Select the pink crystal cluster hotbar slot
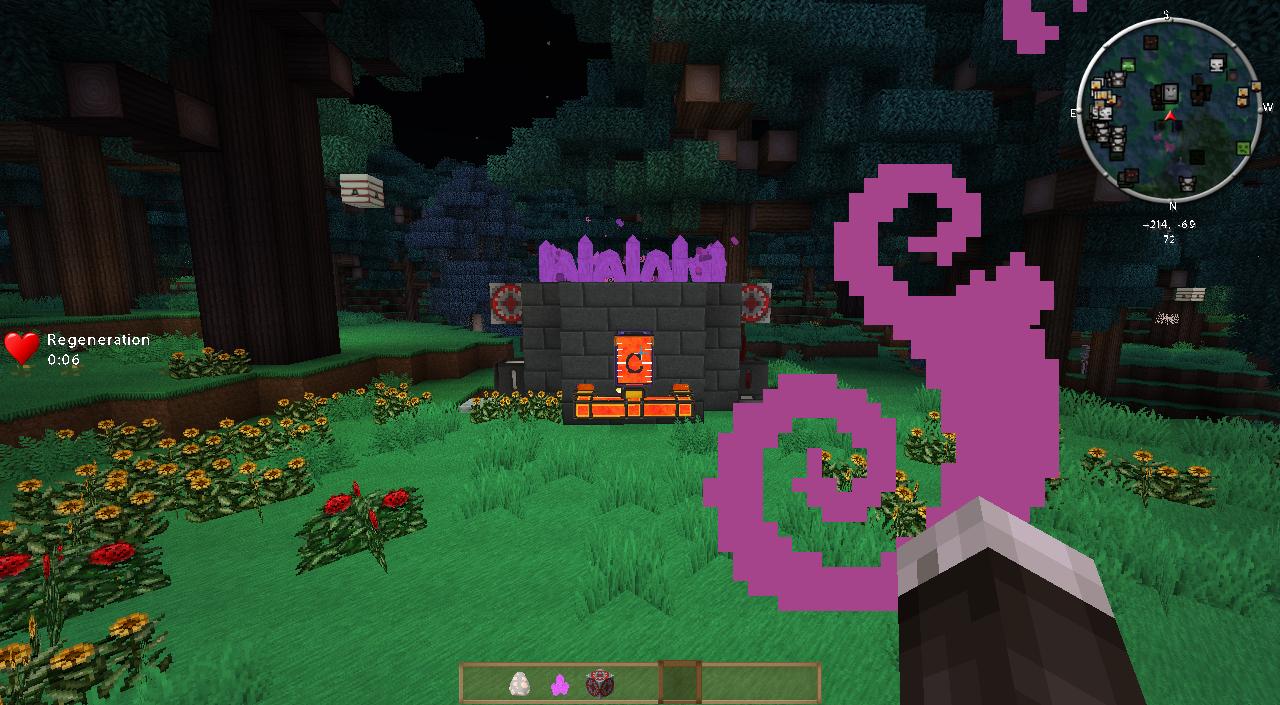1280x705 pixels. tap(559, 684)
